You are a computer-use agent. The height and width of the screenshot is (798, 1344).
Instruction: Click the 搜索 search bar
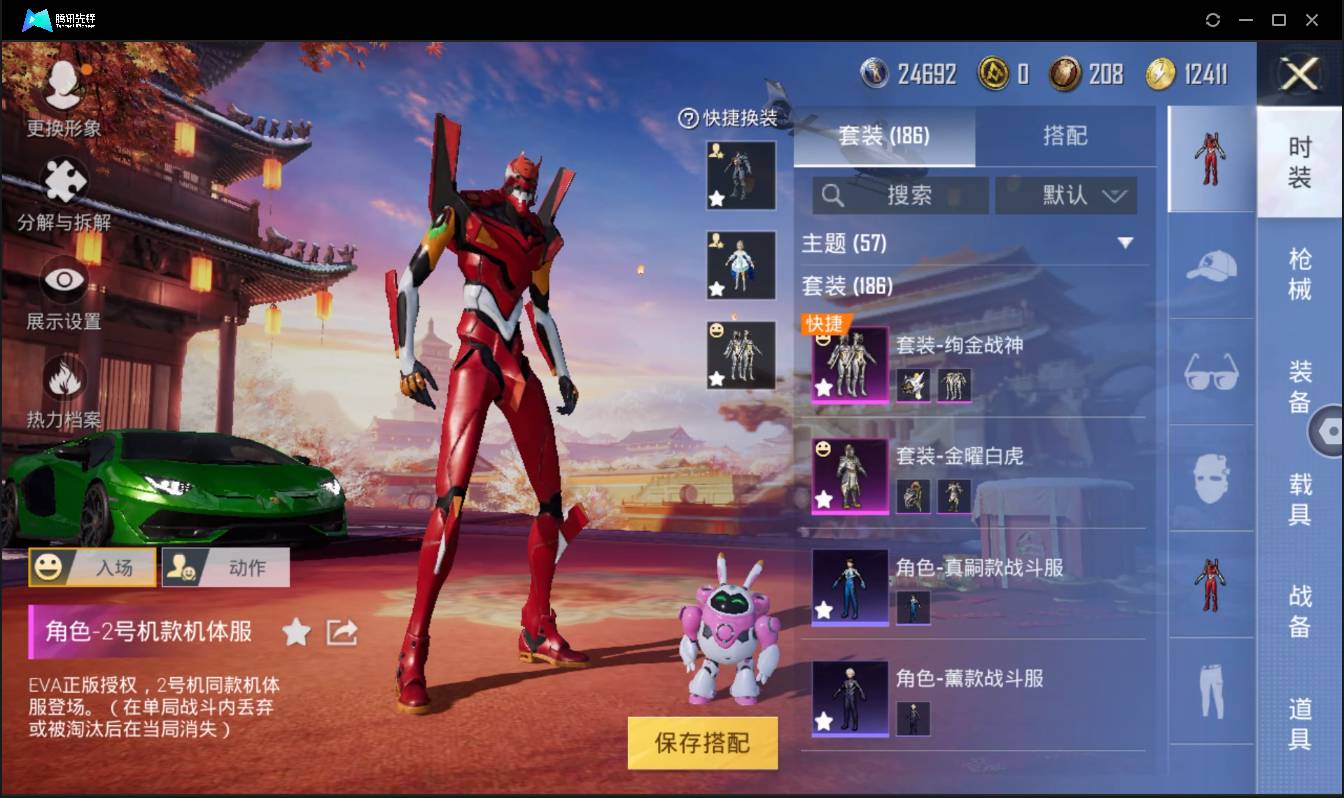pos(900,195)
